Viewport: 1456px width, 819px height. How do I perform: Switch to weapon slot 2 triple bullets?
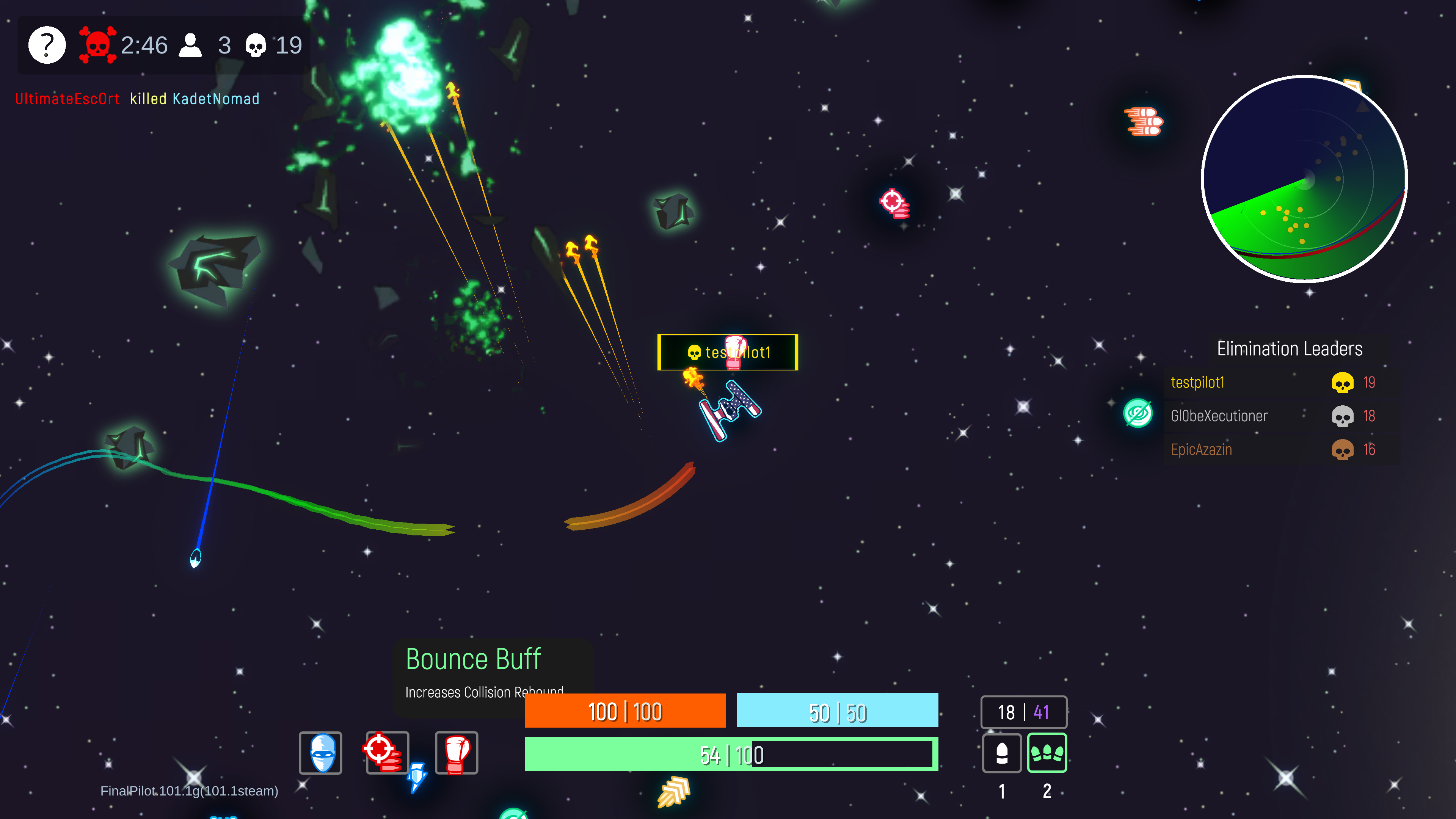[1047, 753]
